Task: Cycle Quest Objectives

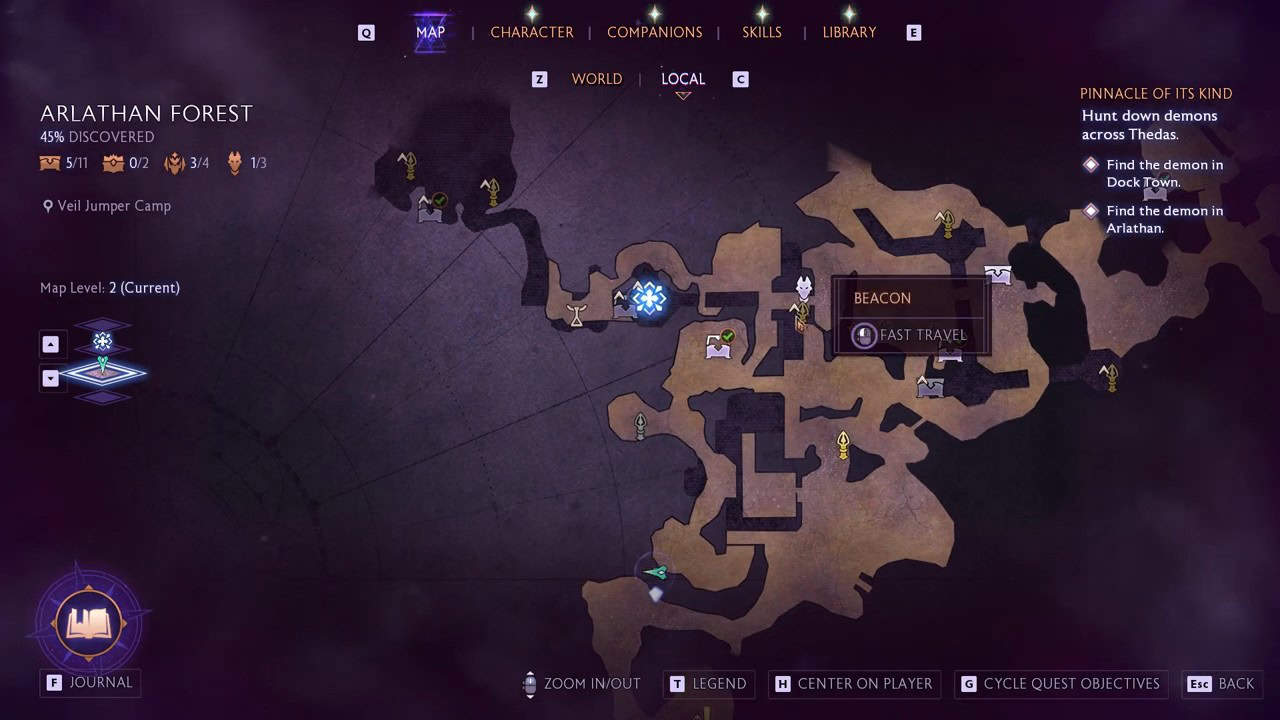Action: coord(1059,684)
